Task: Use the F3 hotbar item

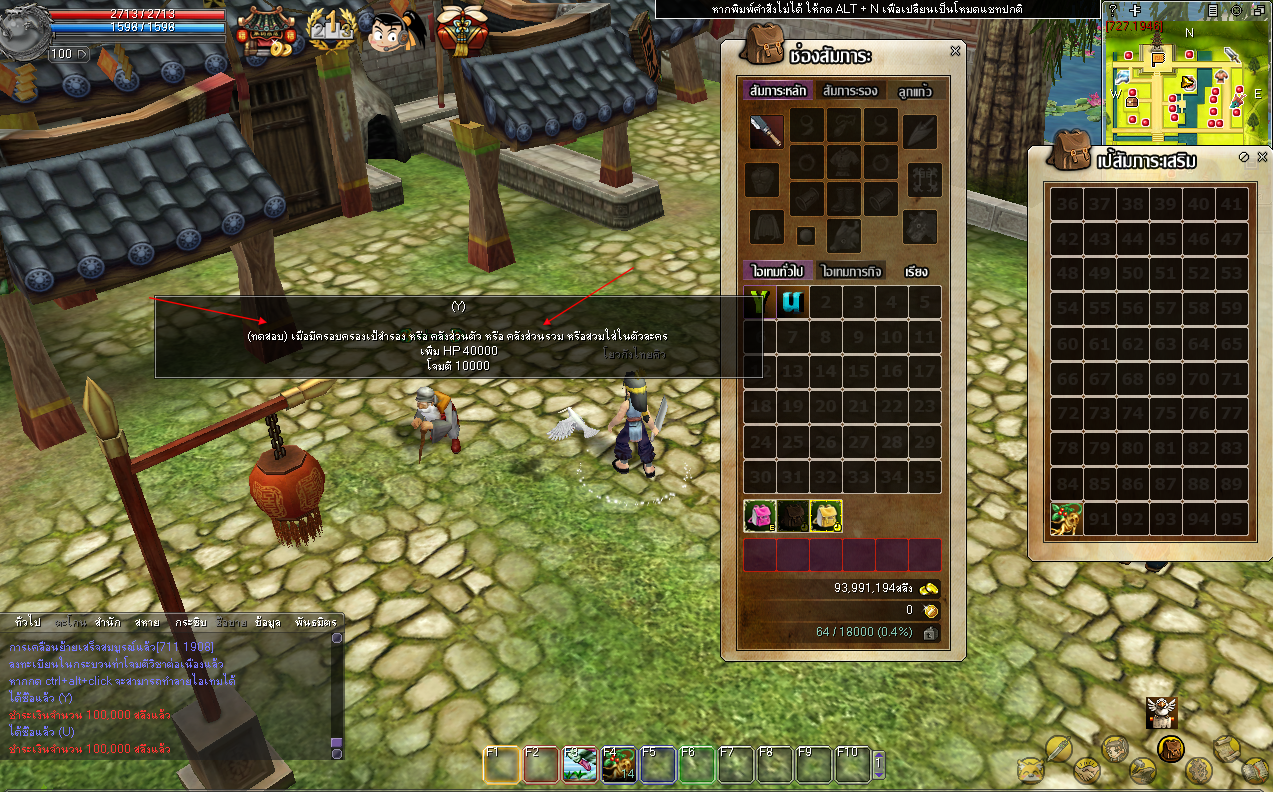Action: click(580, 765)
